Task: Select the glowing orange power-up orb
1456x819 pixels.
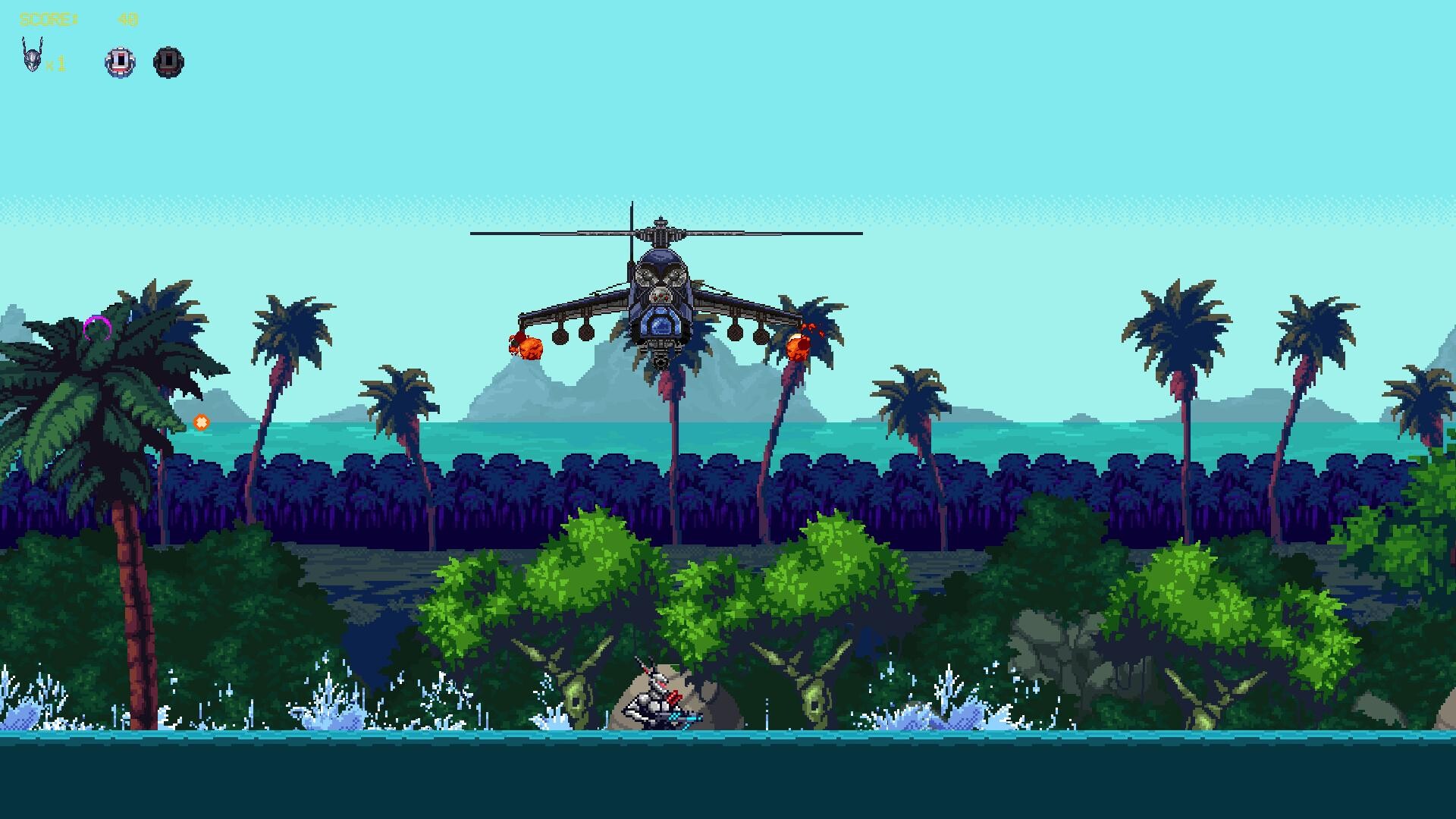Action: click(x=202, y=421)
